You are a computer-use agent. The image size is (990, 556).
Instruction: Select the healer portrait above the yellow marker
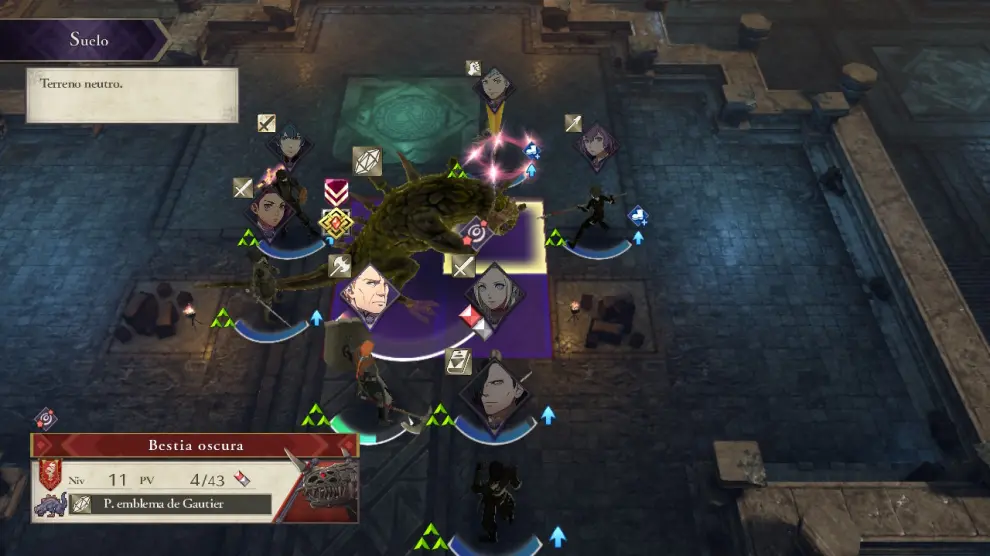pyautogui.click(x=493, y=89)
